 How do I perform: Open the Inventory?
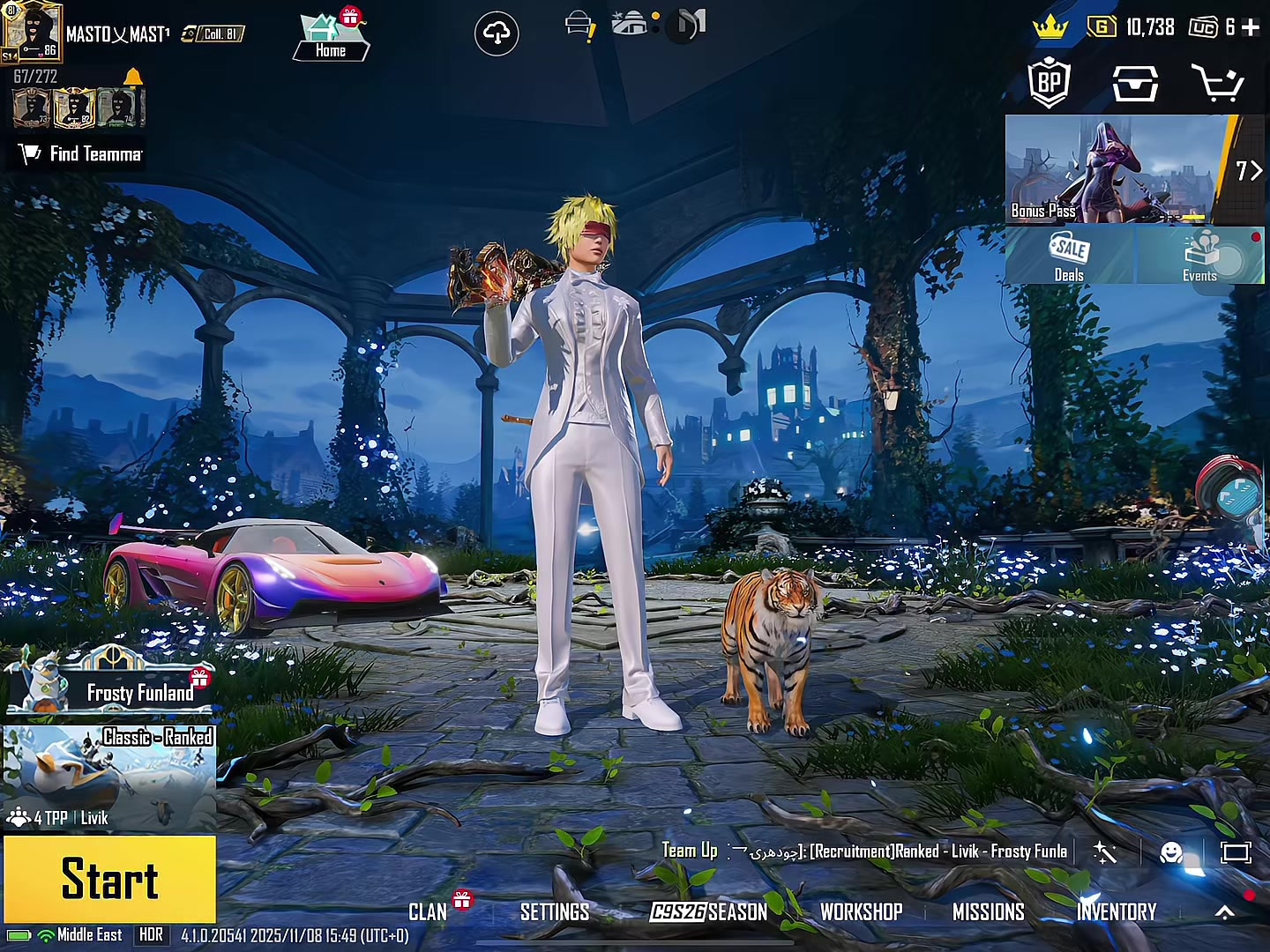pos(1117,912)
